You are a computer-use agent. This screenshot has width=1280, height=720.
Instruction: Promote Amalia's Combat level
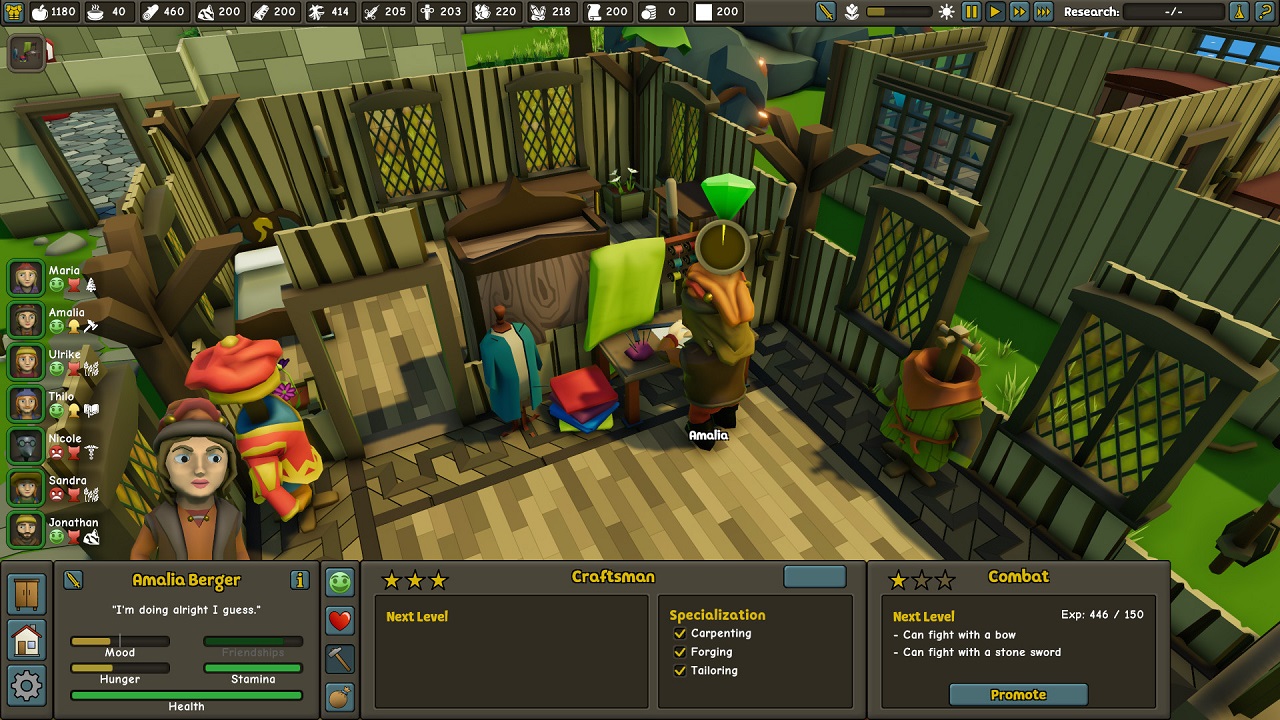click(x=1018, y=695)
